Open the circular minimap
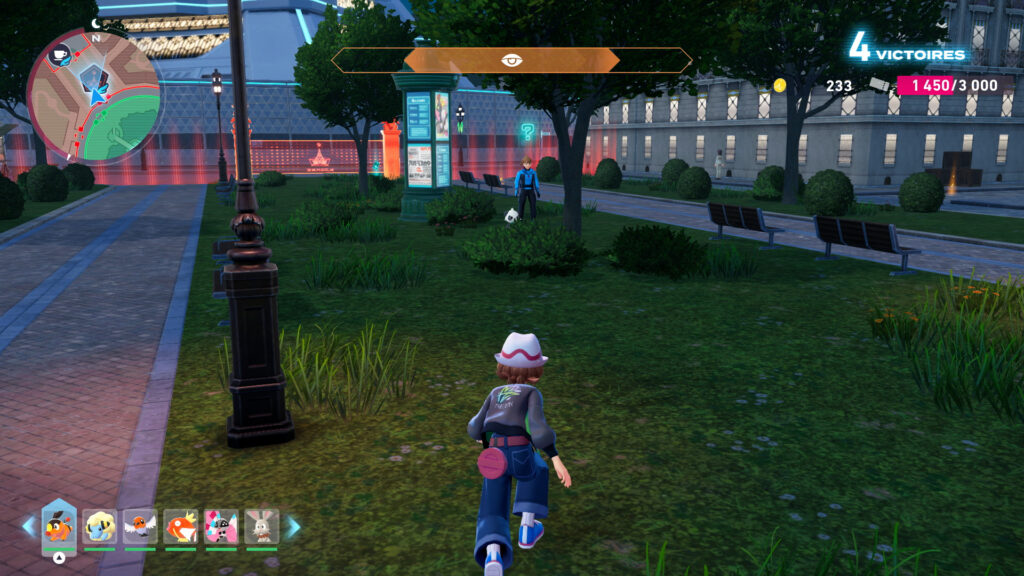The image size is (1024, 576). 94,95
